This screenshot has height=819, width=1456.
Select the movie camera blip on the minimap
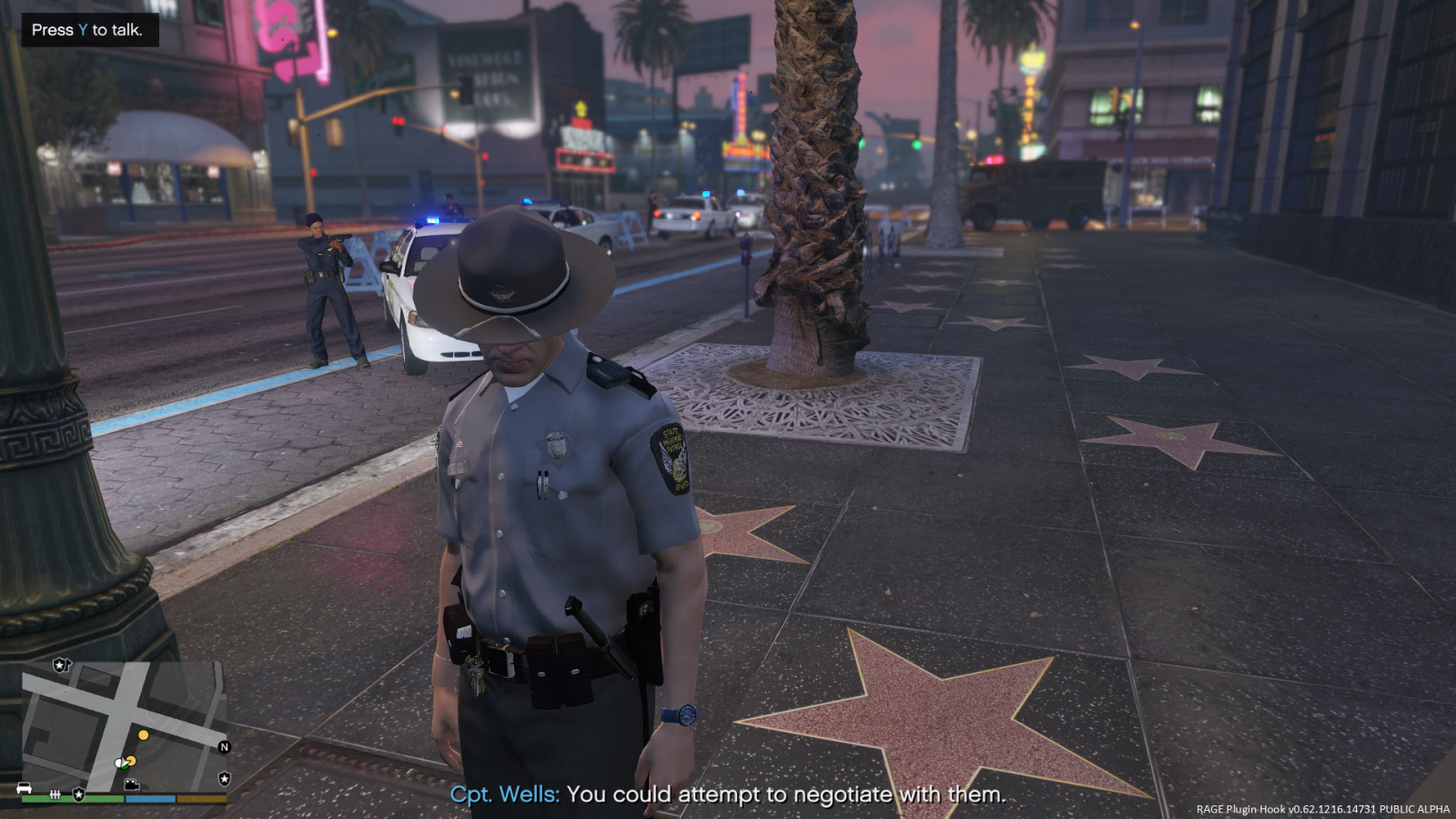[x=132, y=784]
